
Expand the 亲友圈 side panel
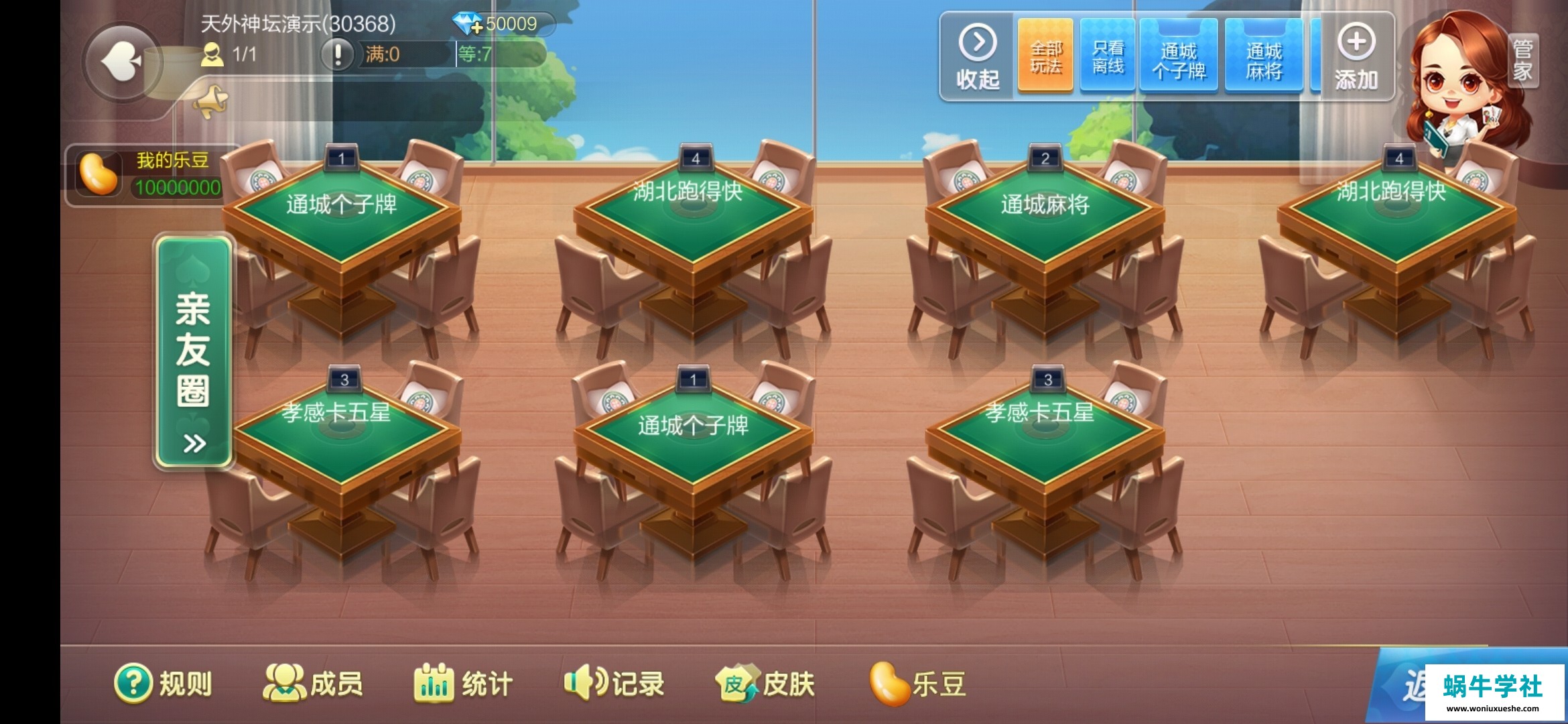[x=194, y=352]
